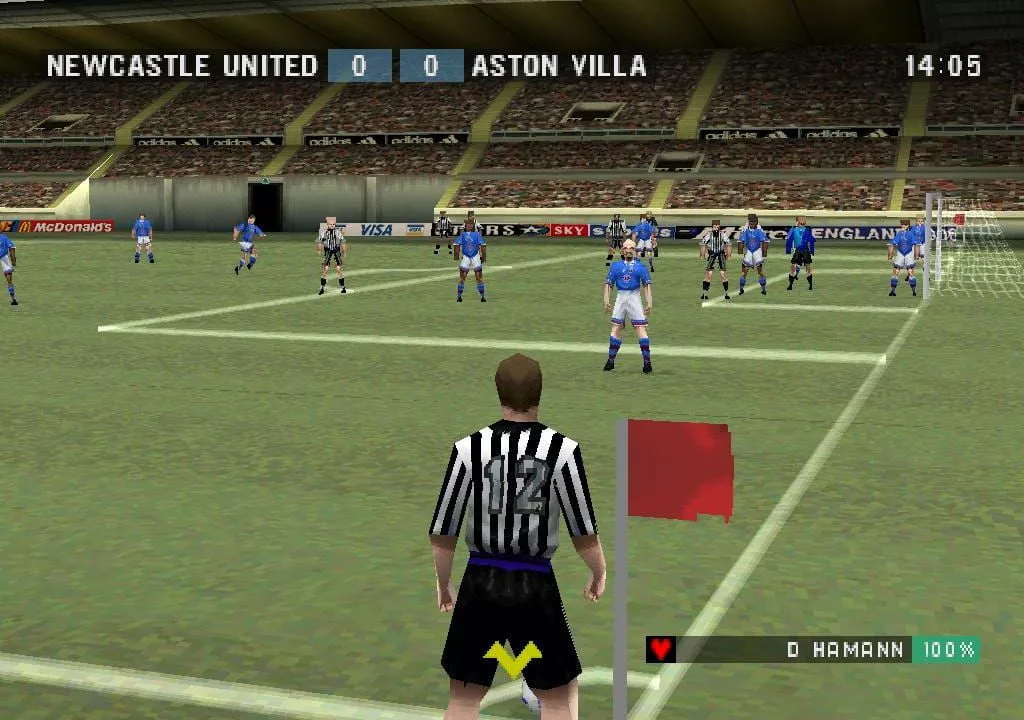Select the D Hamann player name panel

point(843,649)
